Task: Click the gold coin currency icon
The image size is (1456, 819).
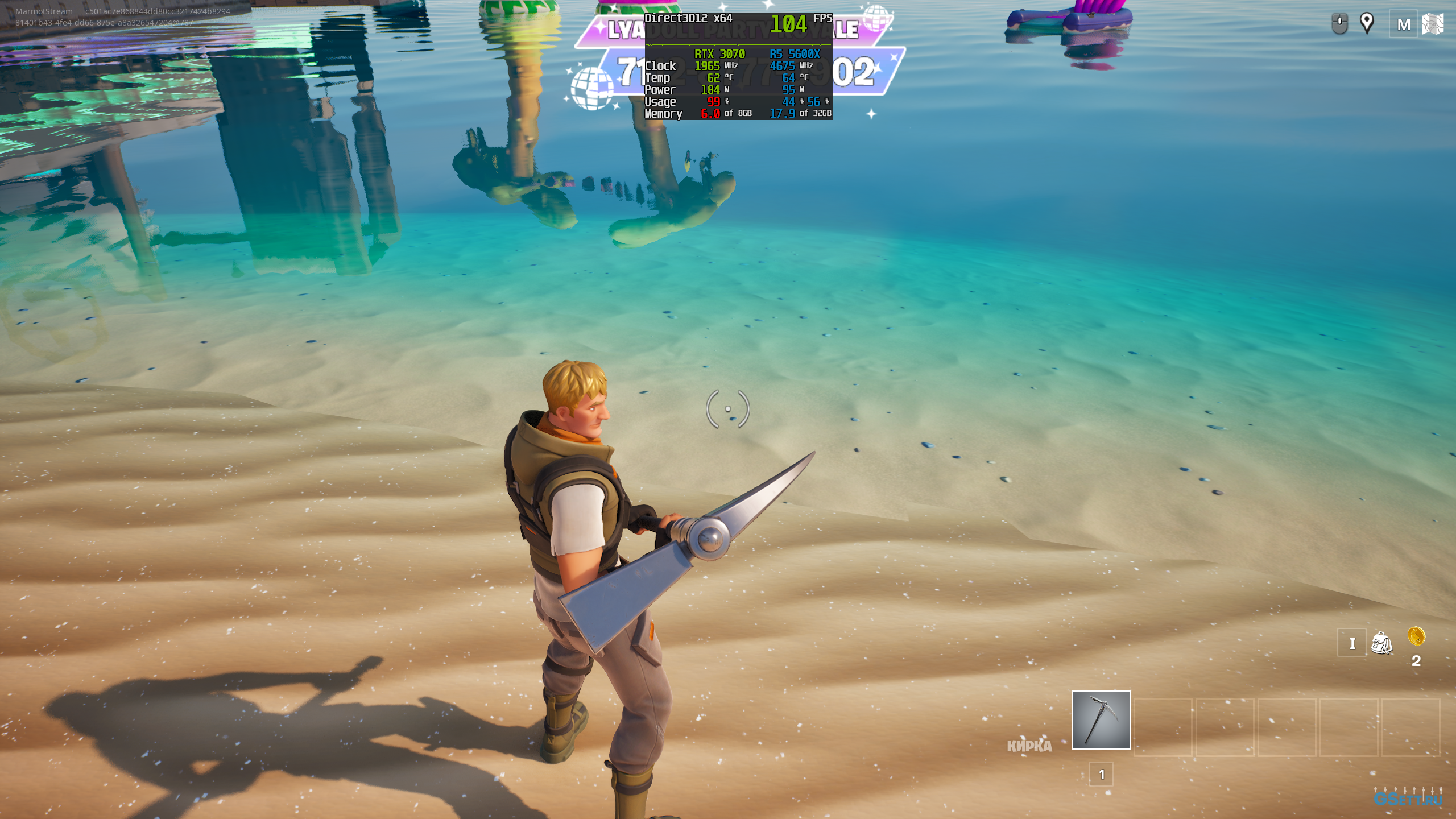Action: 1416,636
